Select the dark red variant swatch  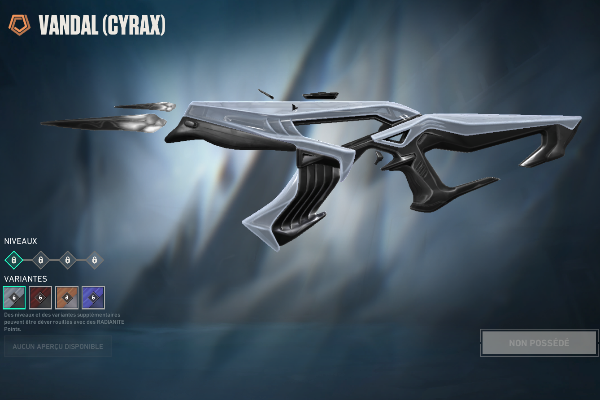(41, 297)
